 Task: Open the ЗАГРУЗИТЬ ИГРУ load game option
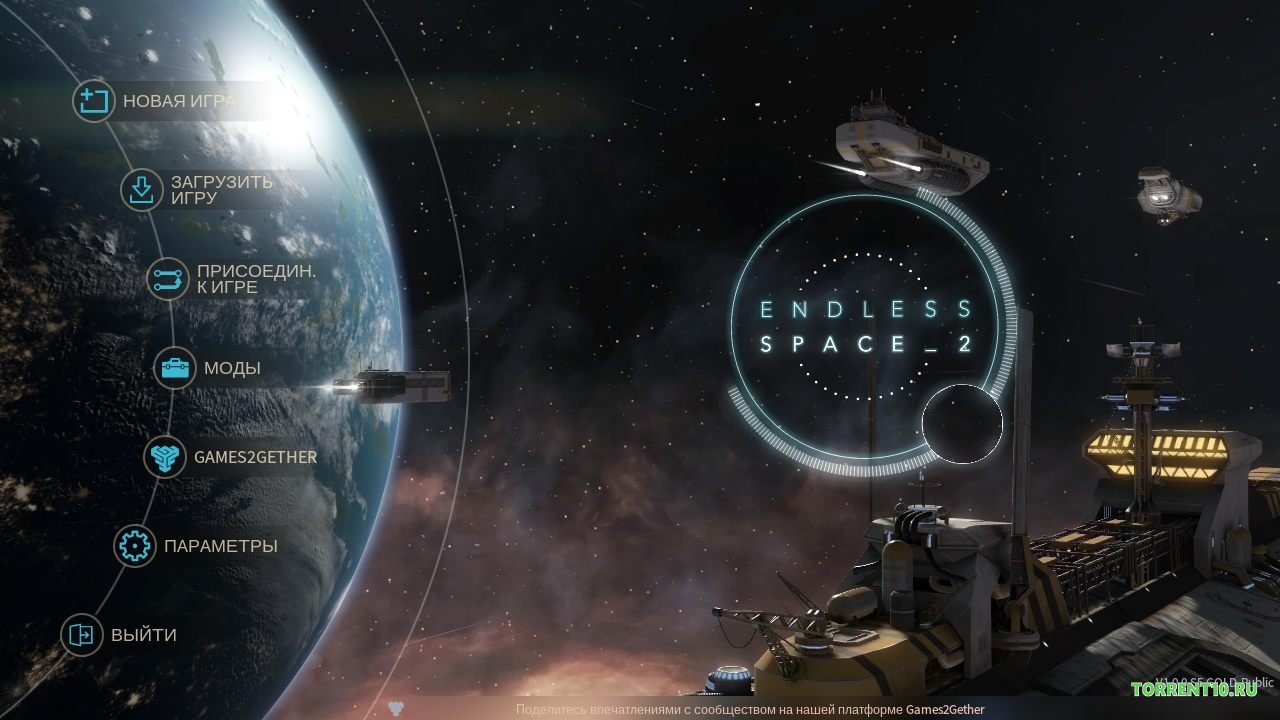[222, 190]
